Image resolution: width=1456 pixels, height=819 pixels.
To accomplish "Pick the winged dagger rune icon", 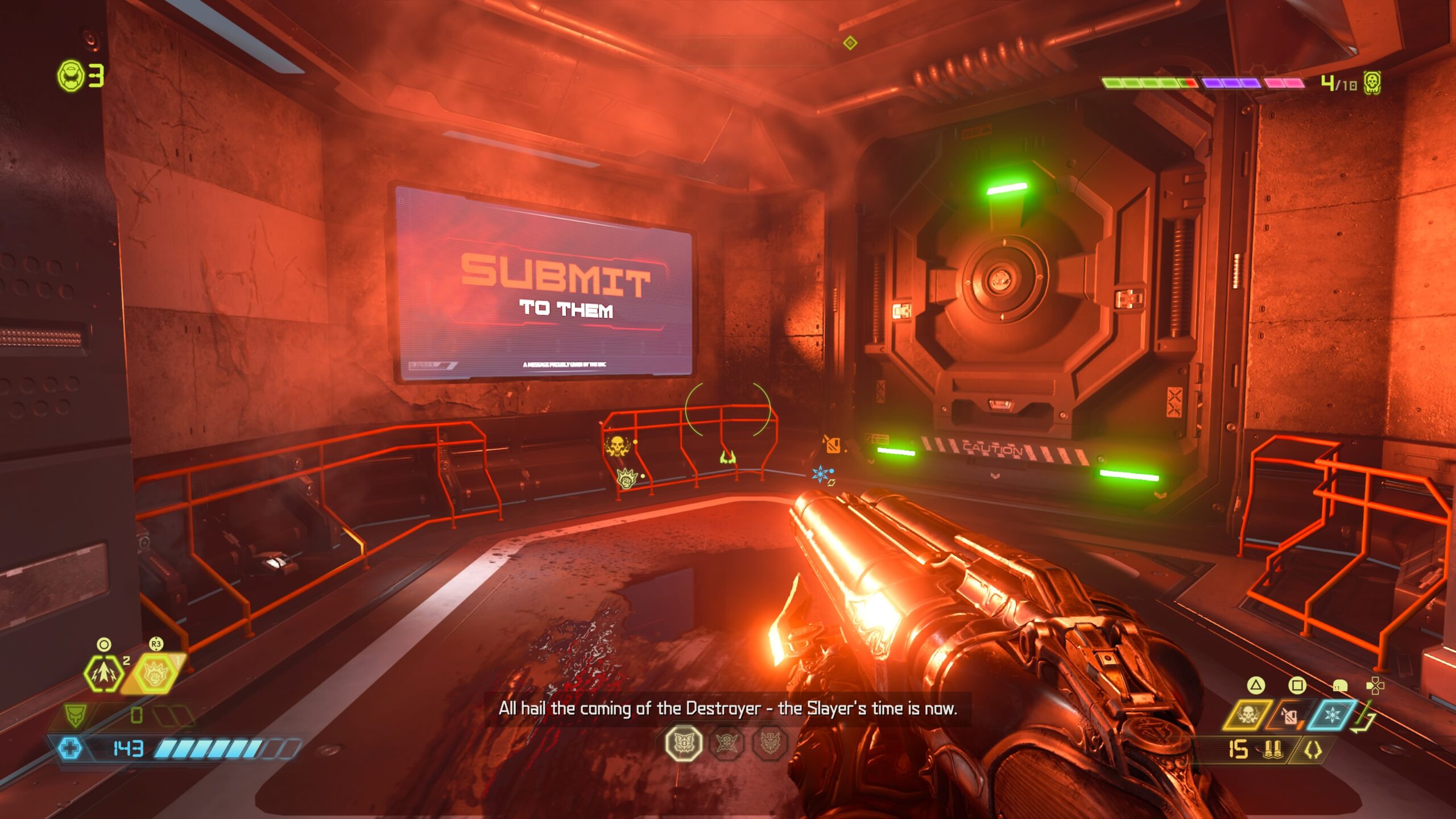I will coord(770,743).
